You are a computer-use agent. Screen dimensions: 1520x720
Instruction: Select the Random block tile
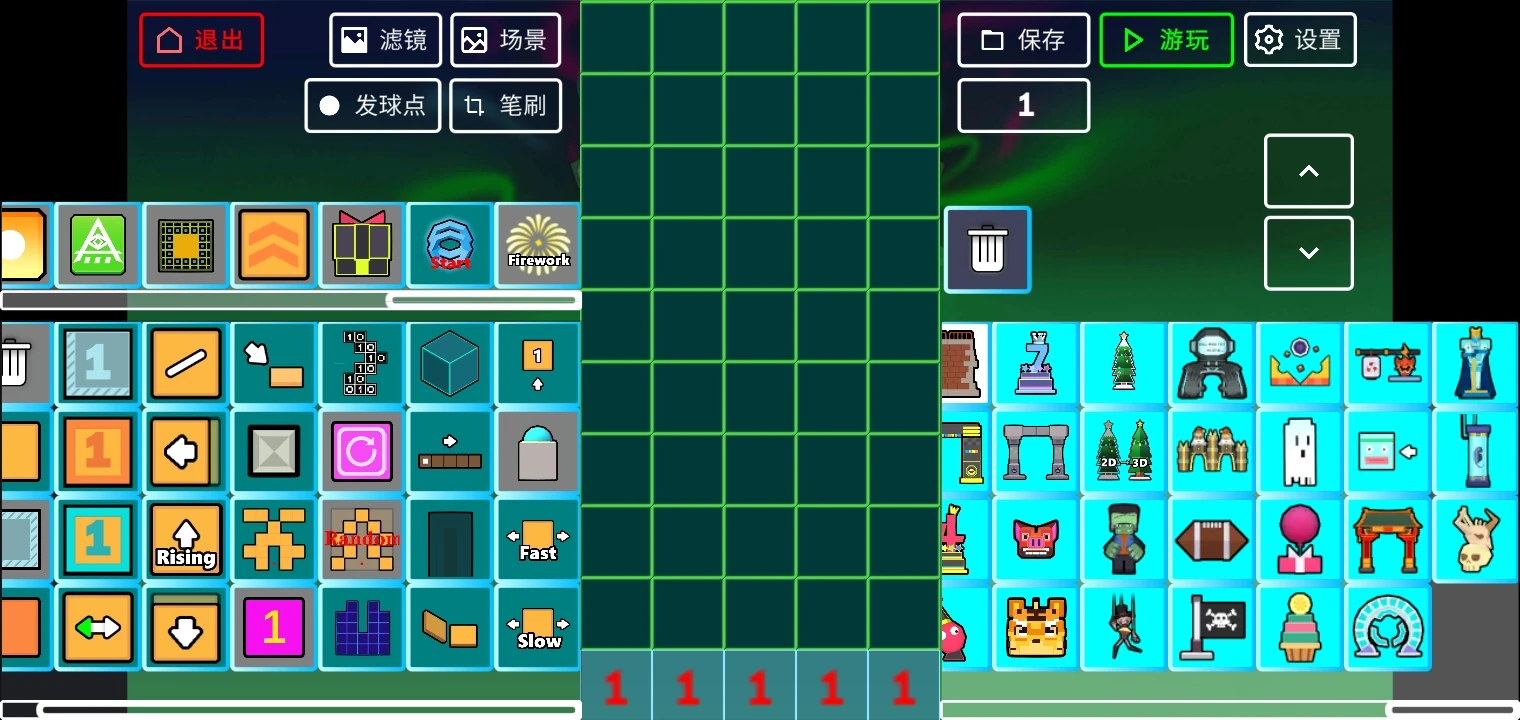click(361, 539)
